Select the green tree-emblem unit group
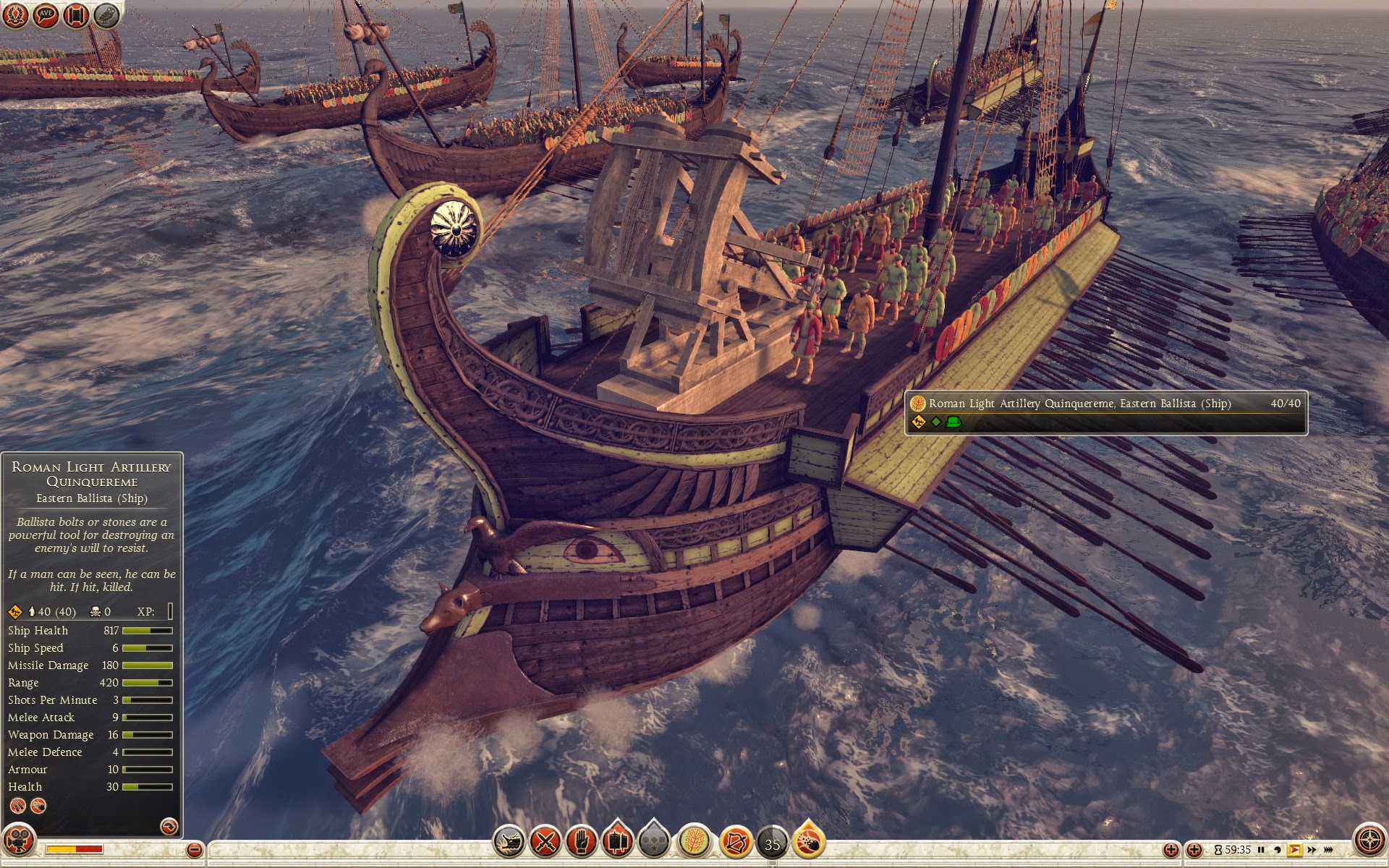The width and height of the screenshot is (1389, 868). click(694, 842)
